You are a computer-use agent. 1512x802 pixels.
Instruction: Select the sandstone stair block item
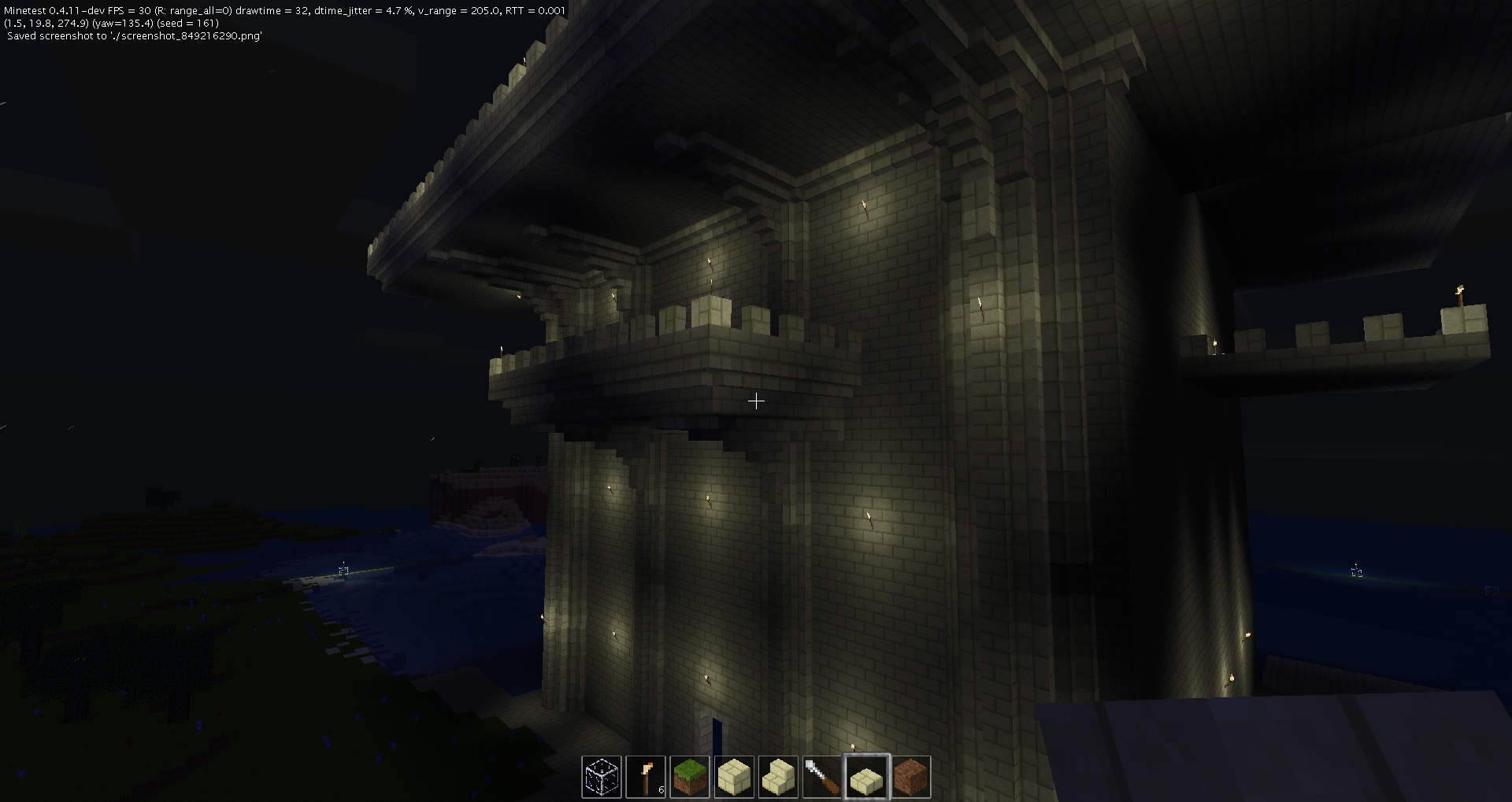coord(779,777)
